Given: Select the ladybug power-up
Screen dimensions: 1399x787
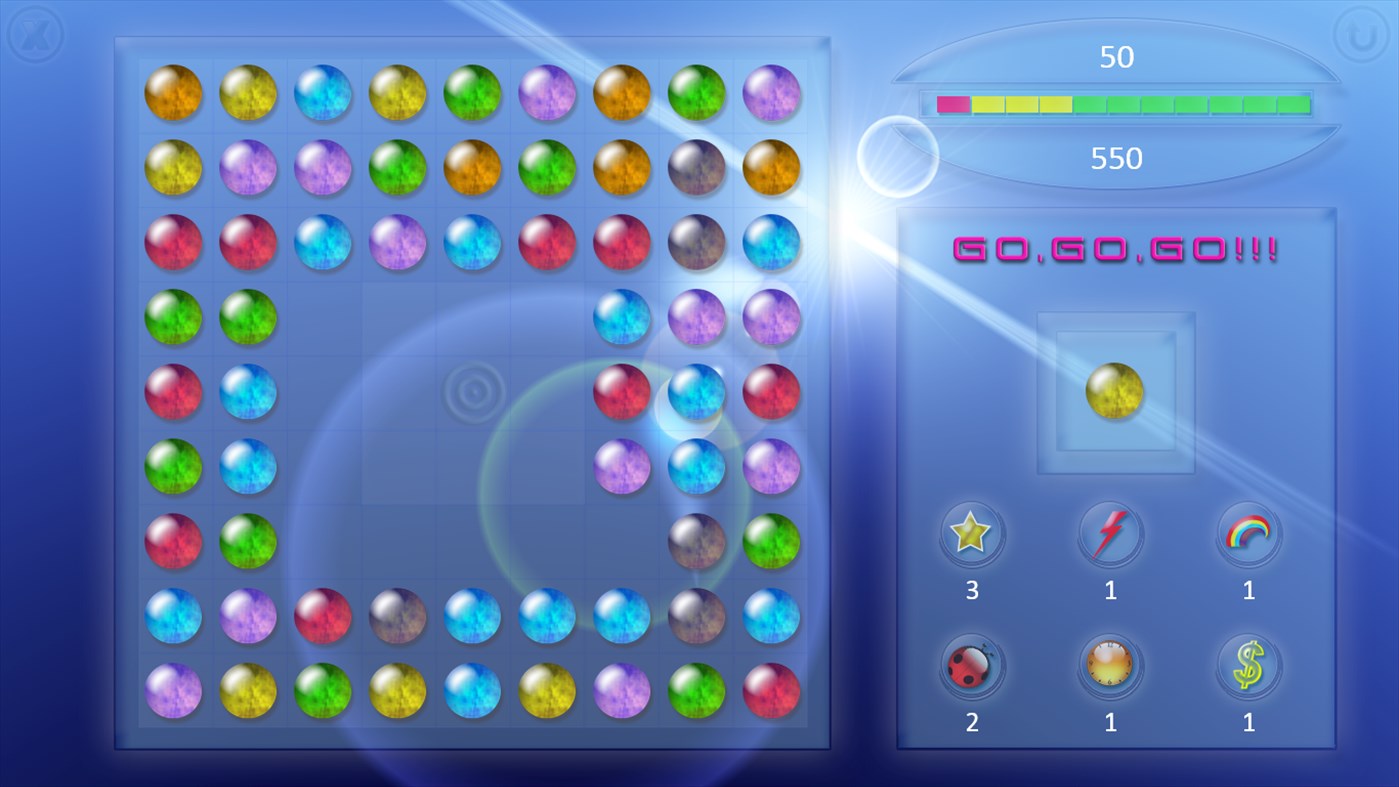Looking at the screenshot, I should pyautogui.click(x=971, y=666).
